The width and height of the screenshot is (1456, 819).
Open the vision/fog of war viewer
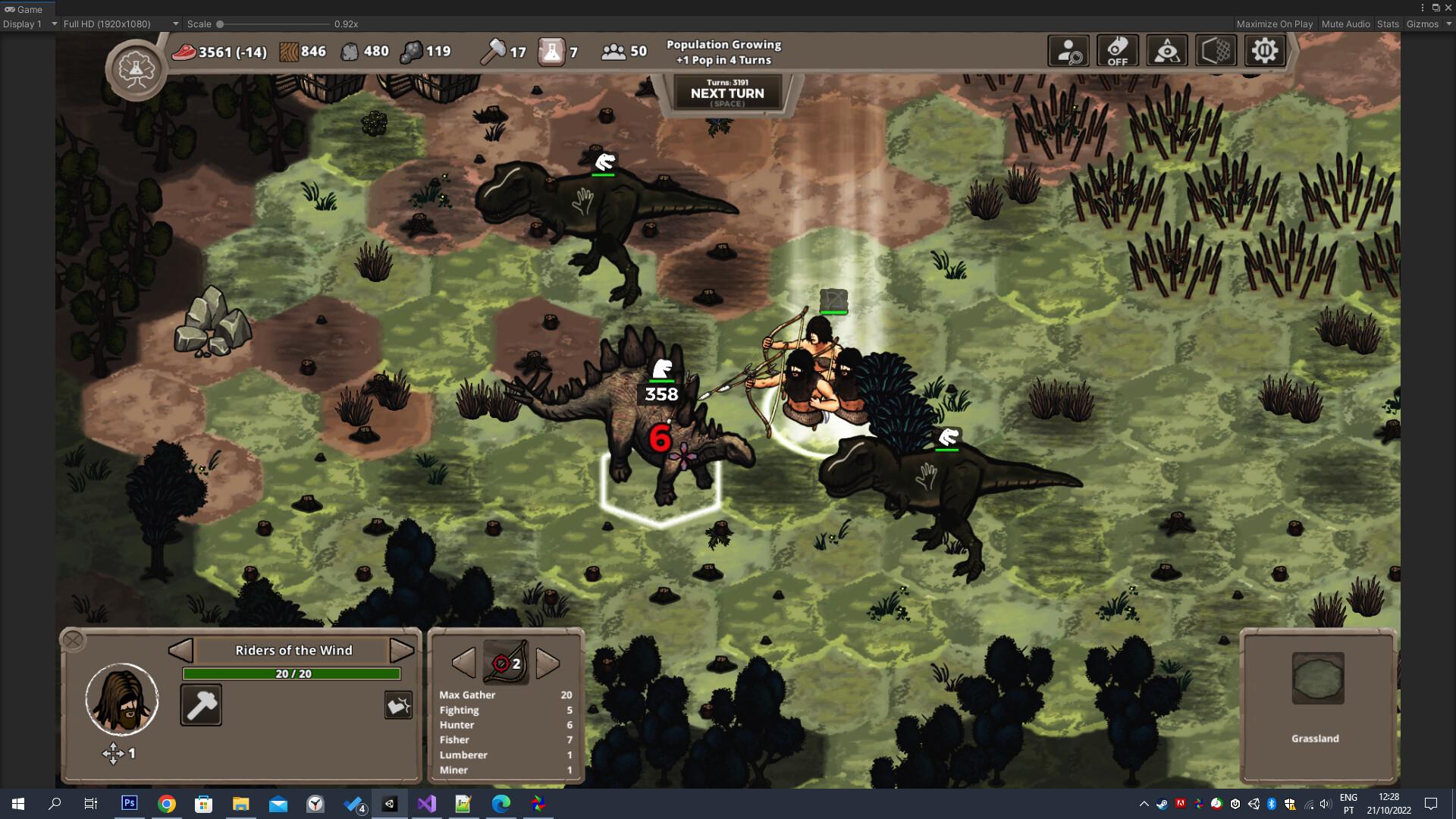point(1167,50)
